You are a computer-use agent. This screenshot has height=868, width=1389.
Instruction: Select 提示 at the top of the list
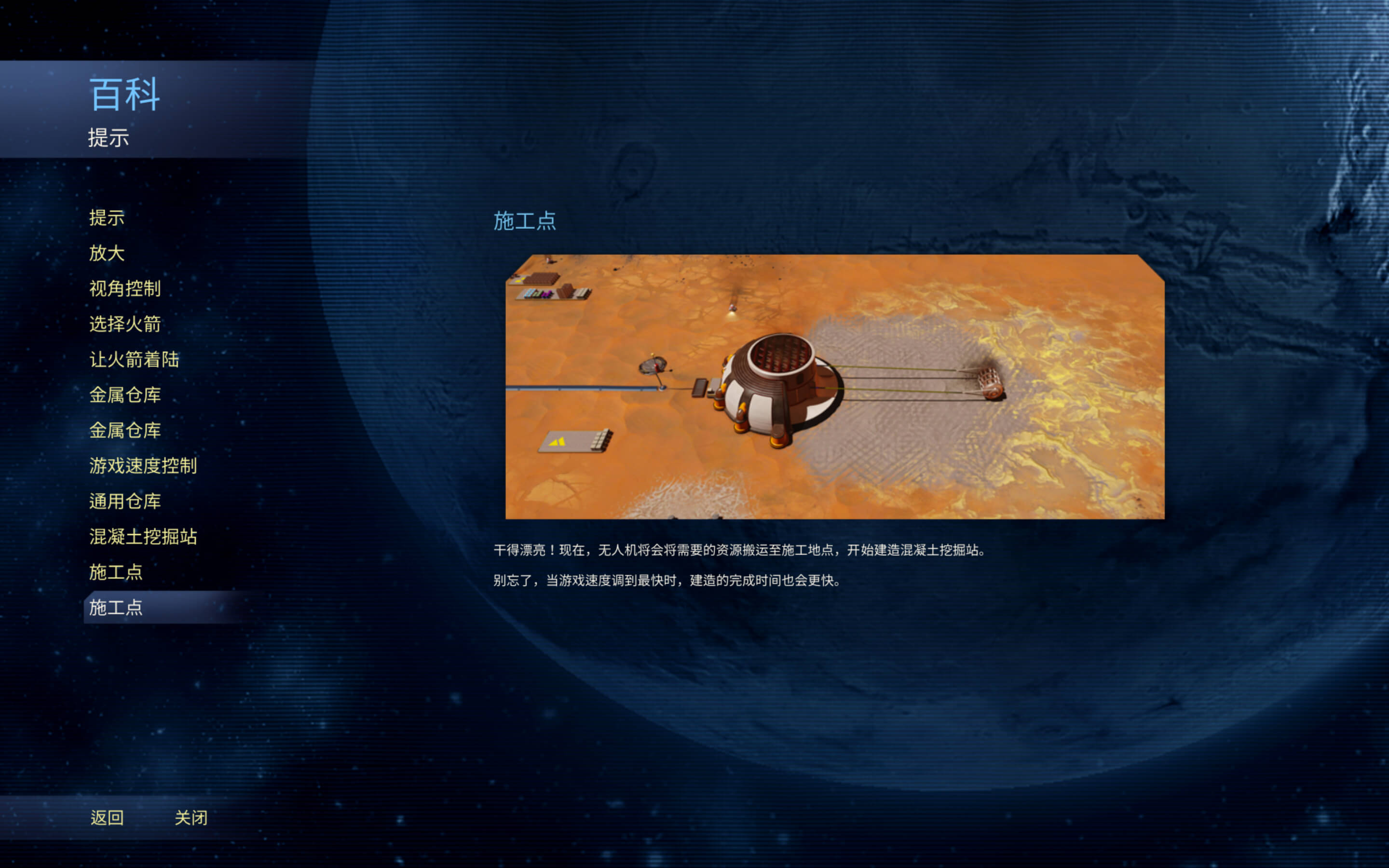(x=107, y=218)
